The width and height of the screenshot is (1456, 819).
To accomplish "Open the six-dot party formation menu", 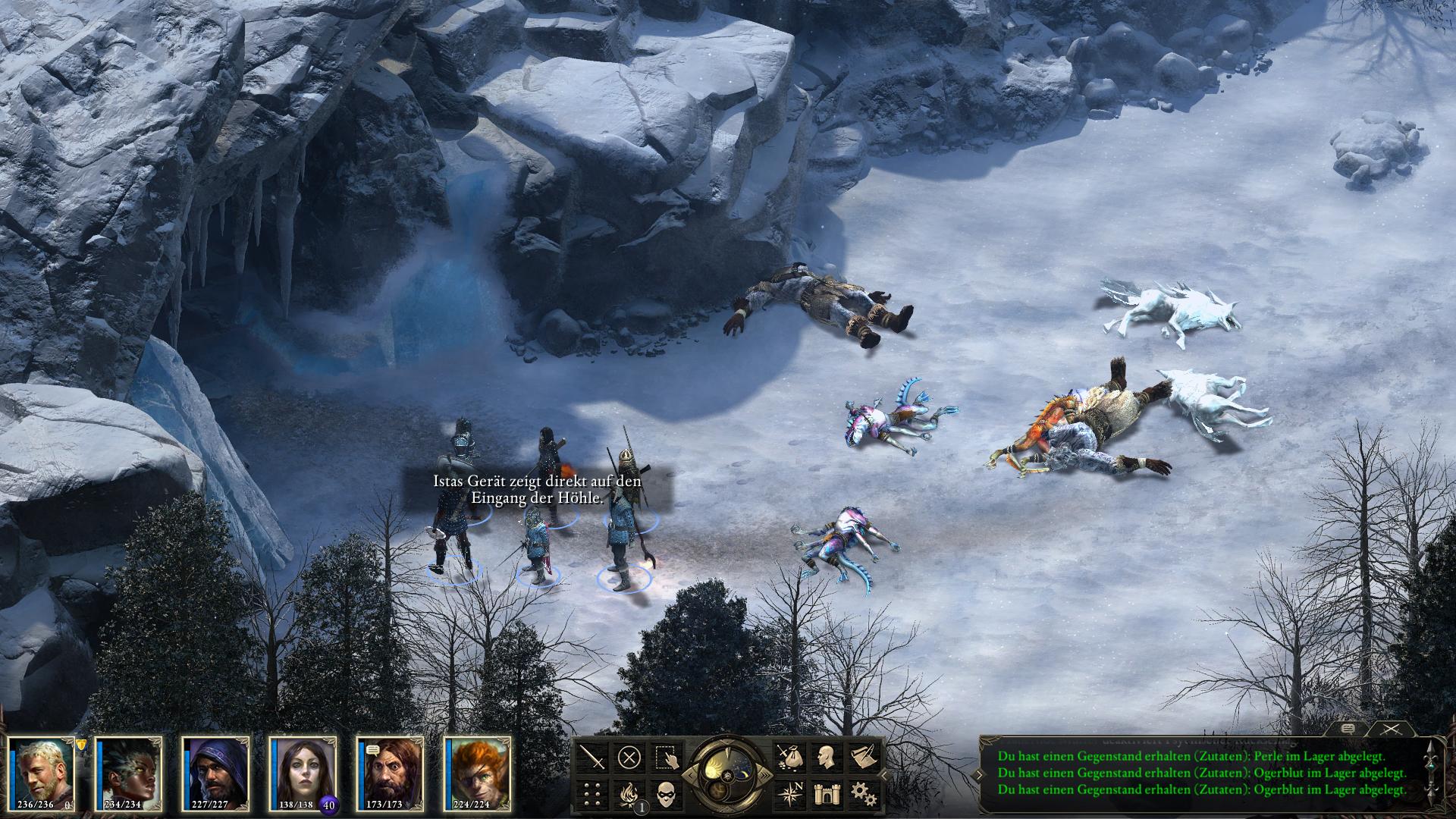I will 591,793.
